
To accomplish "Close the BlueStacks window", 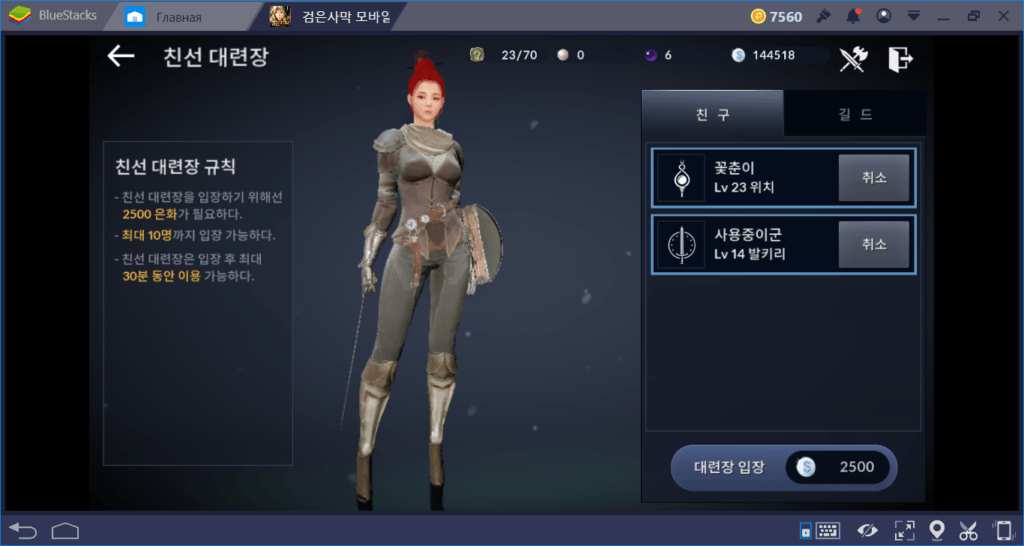I will (x=1003, y=16).
